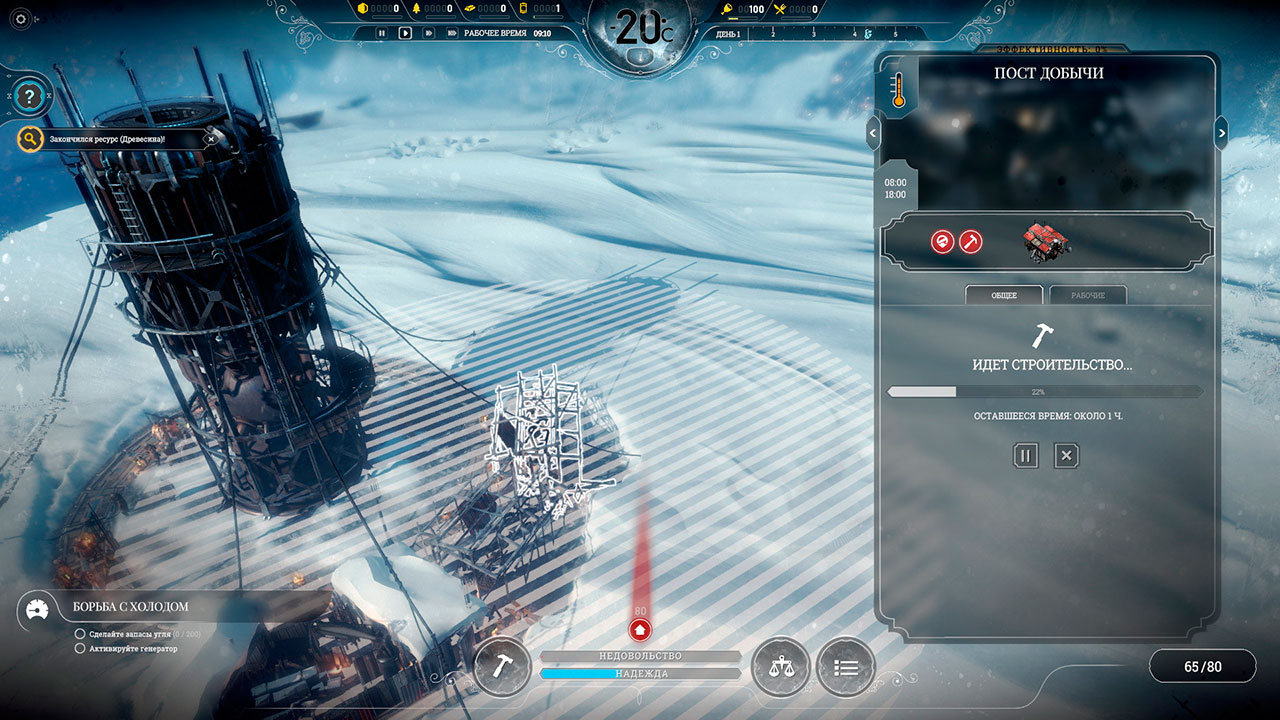1280x720 pixels.
Task: Open the economy list button
Action: click(845, 667)
